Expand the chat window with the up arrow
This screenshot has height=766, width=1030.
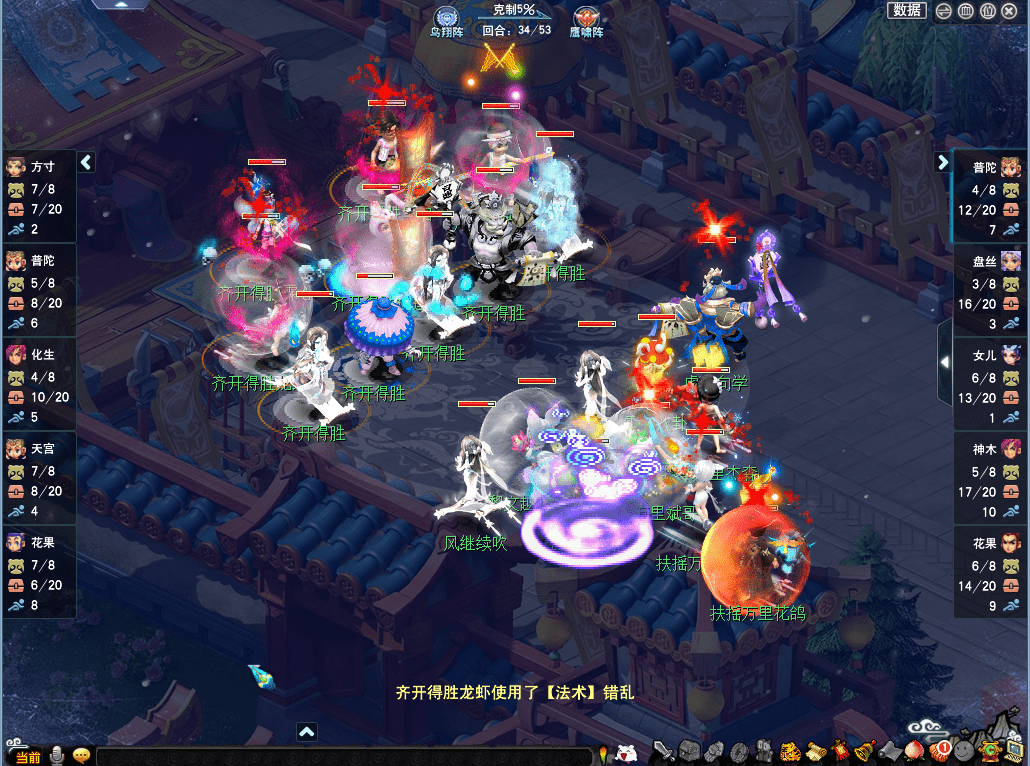click(307, 732)
